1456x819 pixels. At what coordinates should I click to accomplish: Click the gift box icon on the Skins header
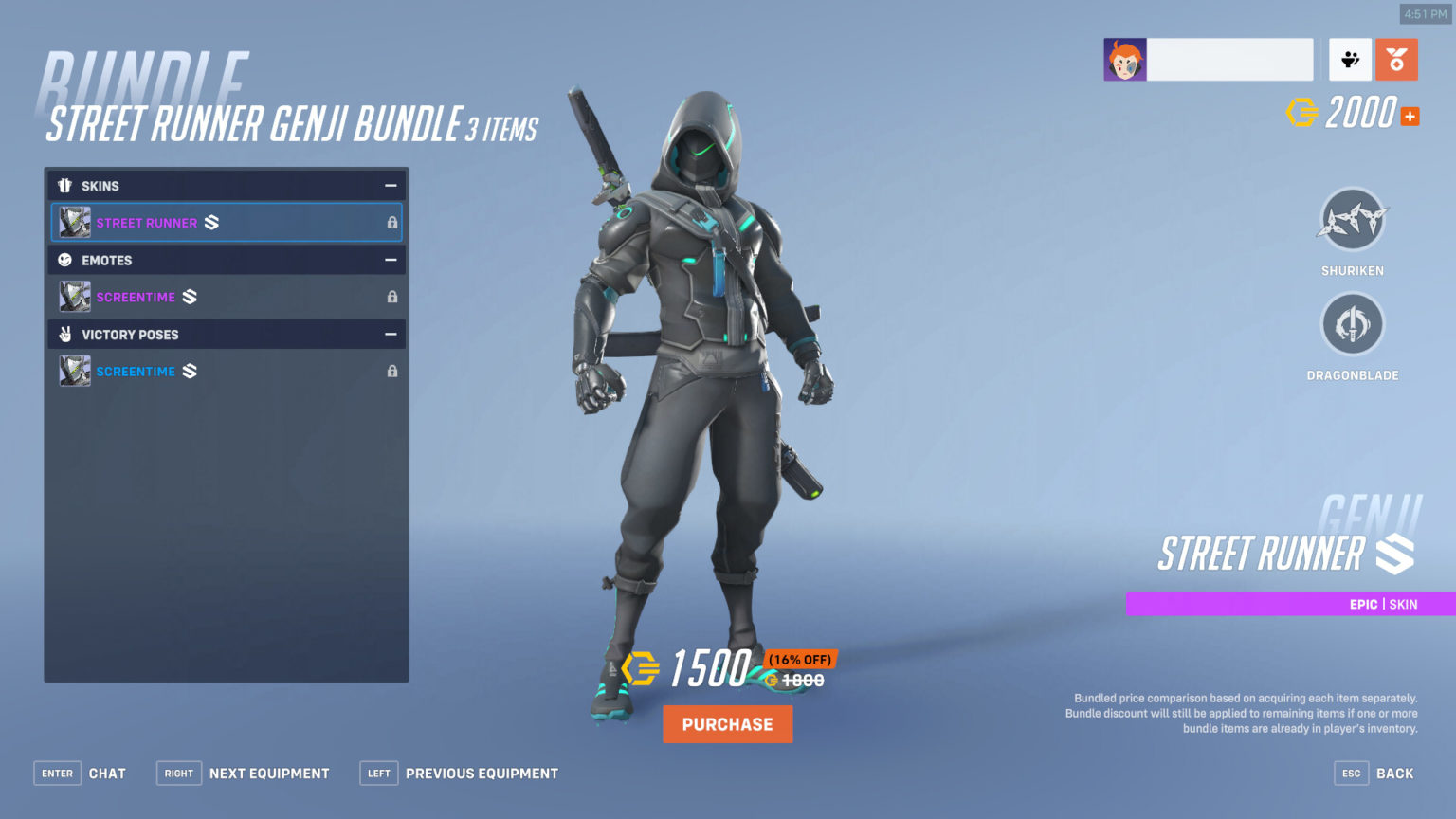click(64, 186)
